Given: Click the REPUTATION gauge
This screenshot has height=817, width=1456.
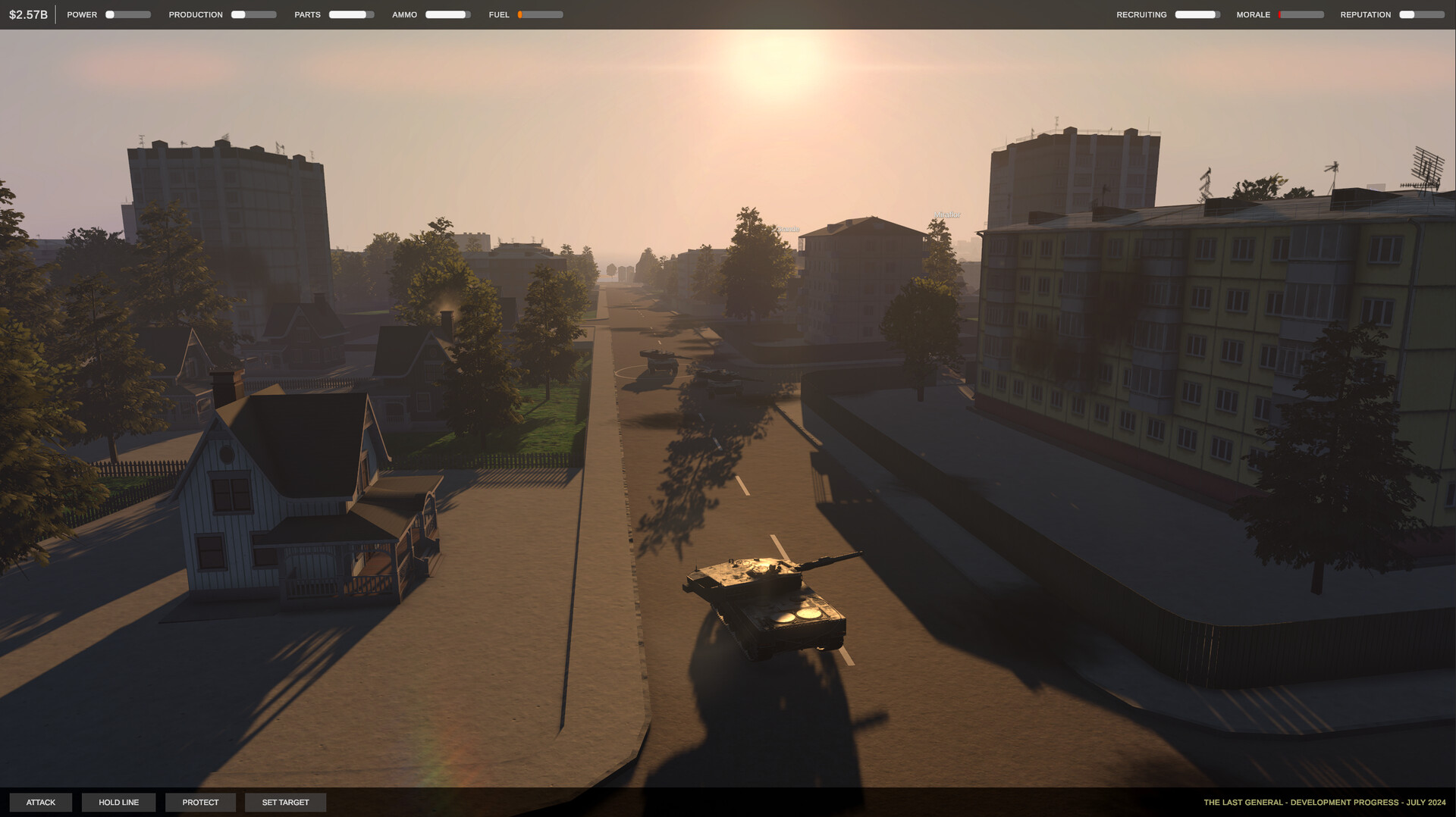Looking at the screenshot, I should click(x=1420, y=14).
